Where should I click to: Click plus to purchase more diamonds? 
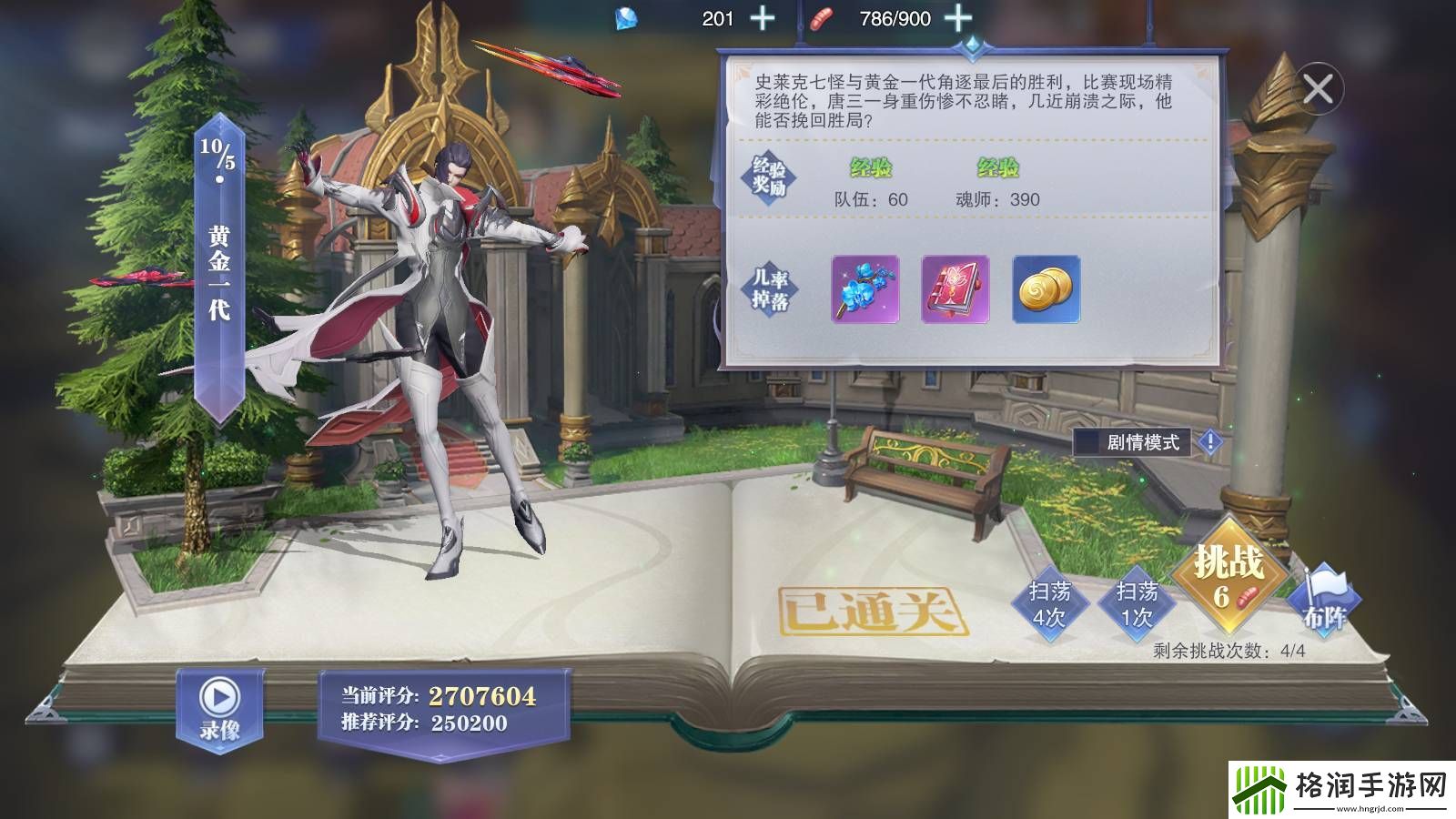(x=763, y=15)
